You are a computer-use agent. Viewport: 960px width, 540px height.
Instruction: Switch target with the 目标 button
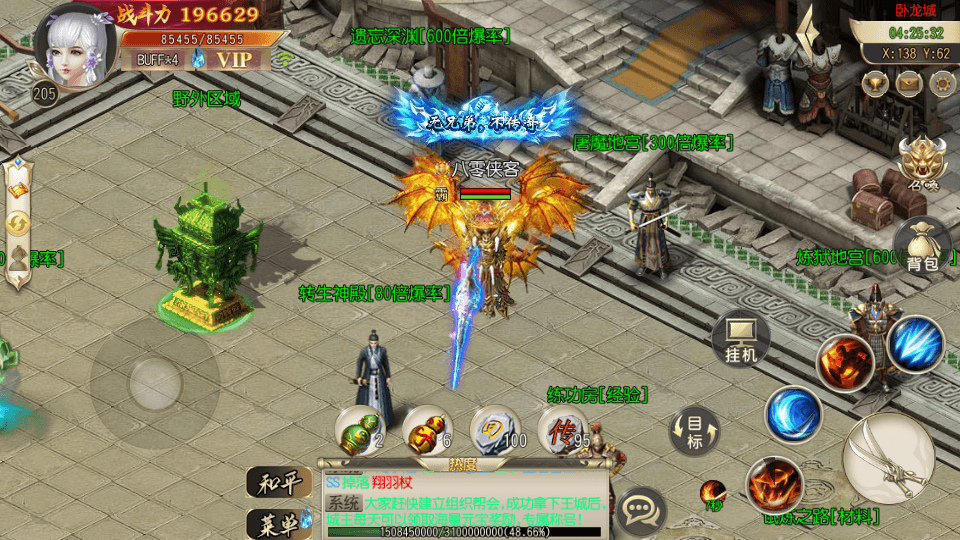(695, 431)
